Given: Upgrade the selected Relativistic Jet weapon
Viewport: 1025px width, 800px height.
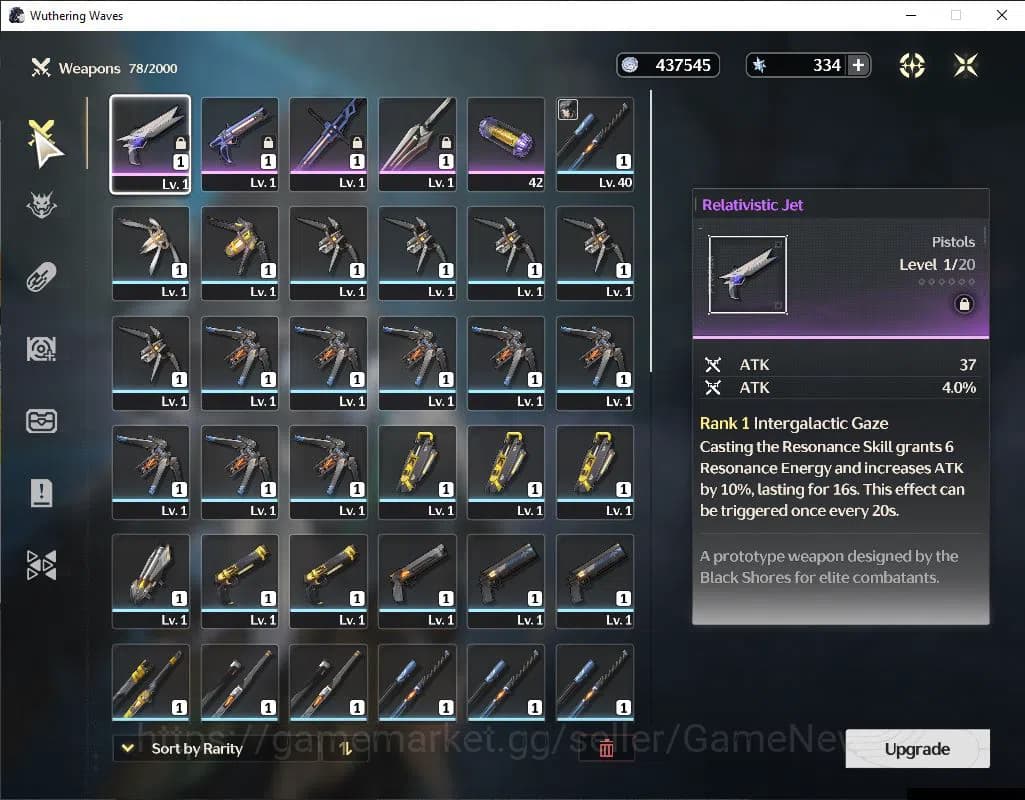Looking at the screenshot, I should [x=917, y=749].
